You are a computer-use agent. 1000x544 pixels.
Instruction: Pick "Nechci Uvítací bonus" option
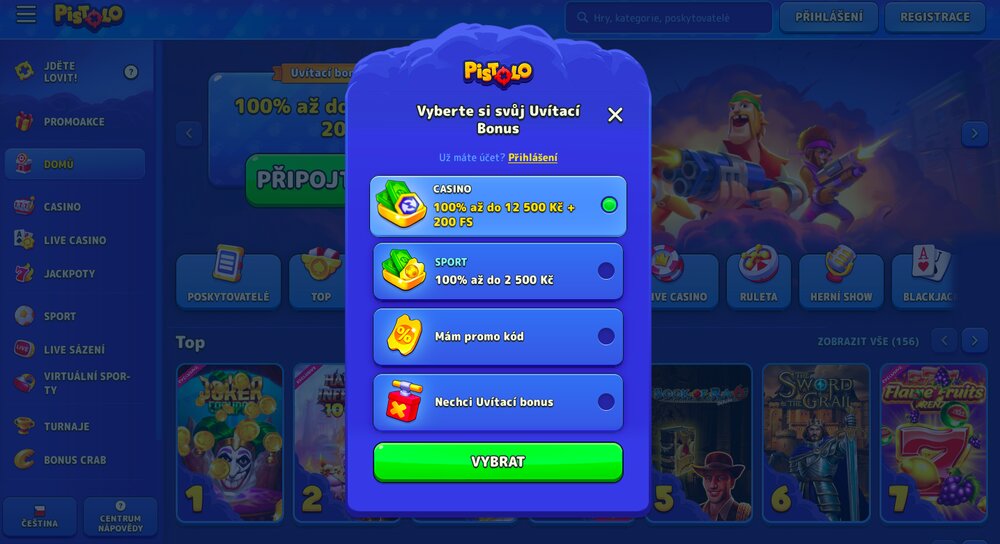point(498,402)
